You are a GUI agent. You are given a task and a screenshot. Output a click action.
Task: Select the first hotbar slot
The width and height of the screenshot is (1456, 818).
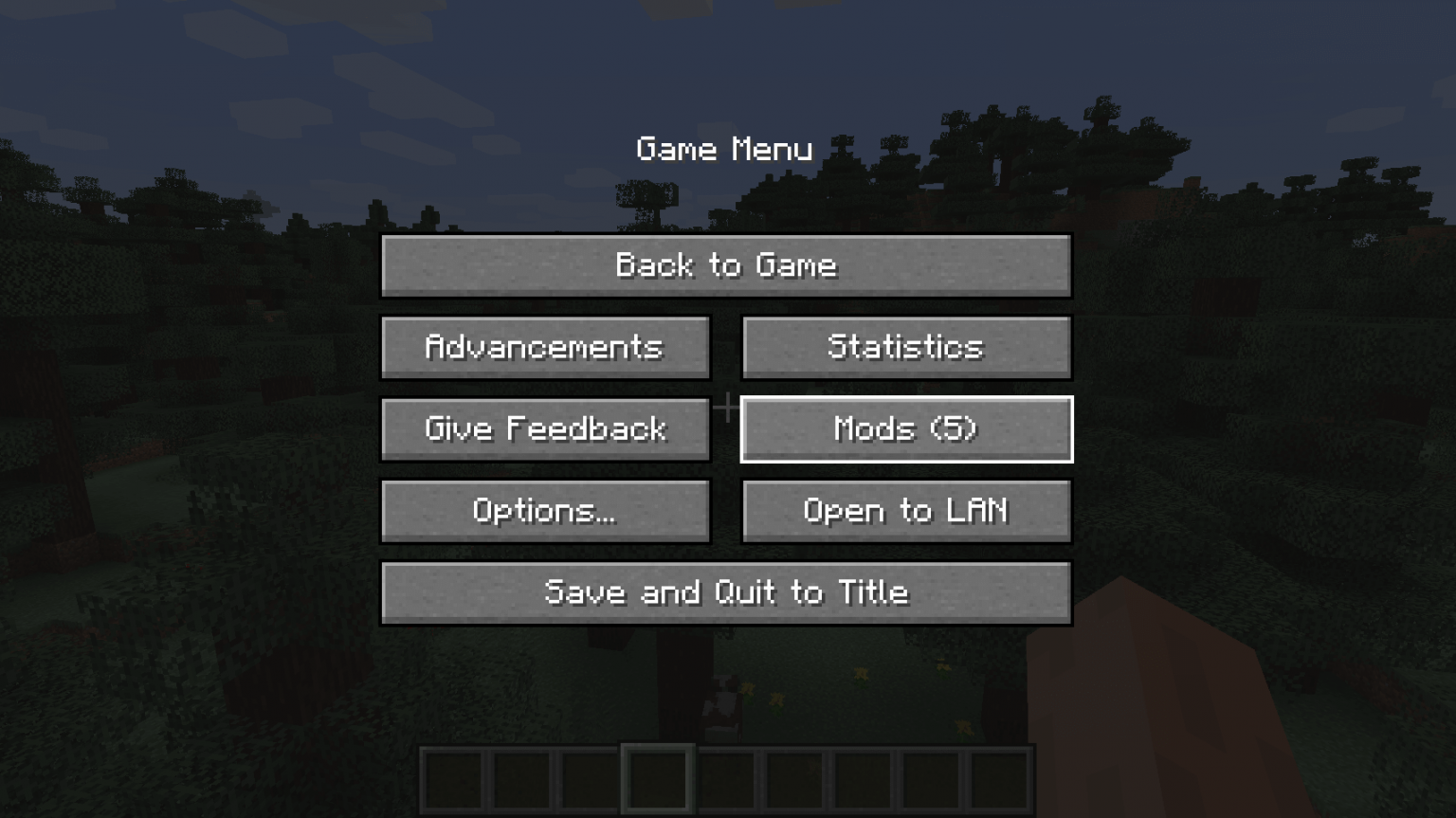[455, 777]
